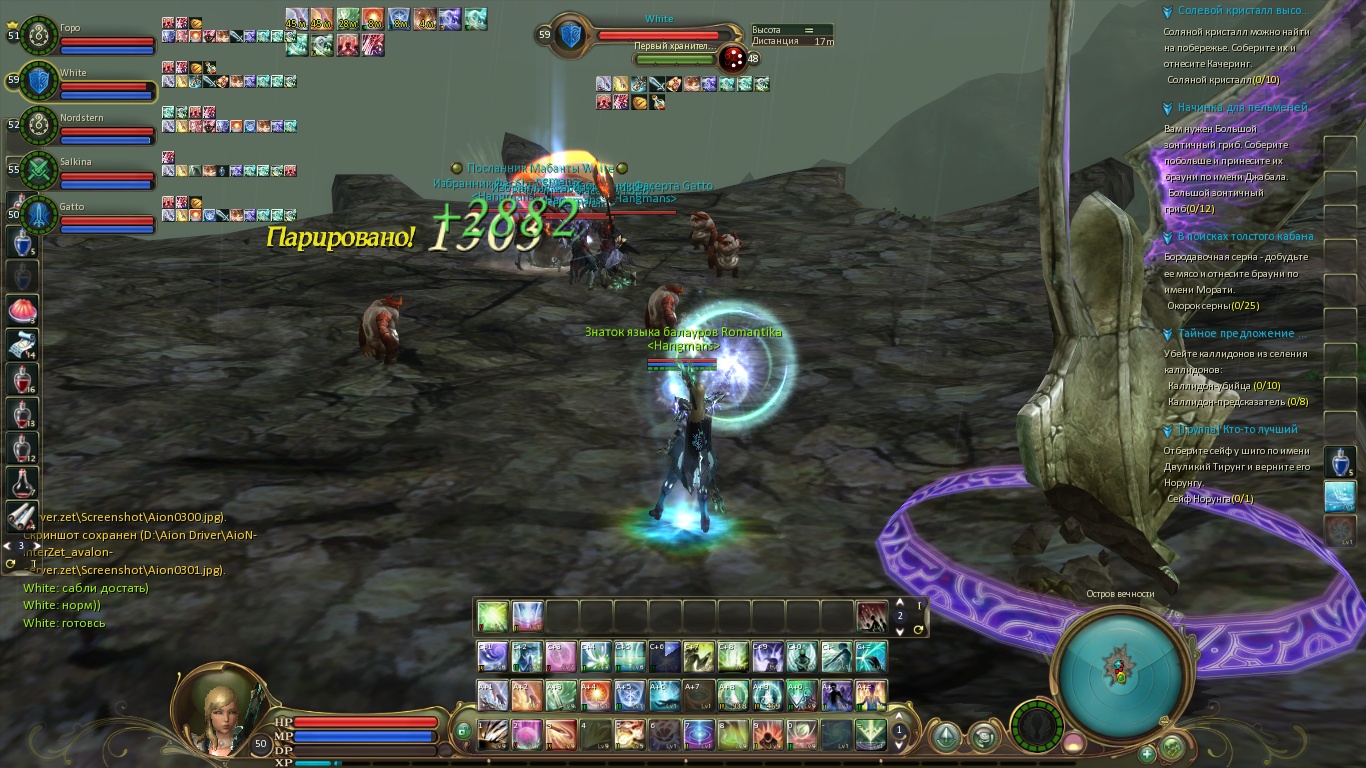
Task: Target party member Nordstern
Action: tap(38, 126)
